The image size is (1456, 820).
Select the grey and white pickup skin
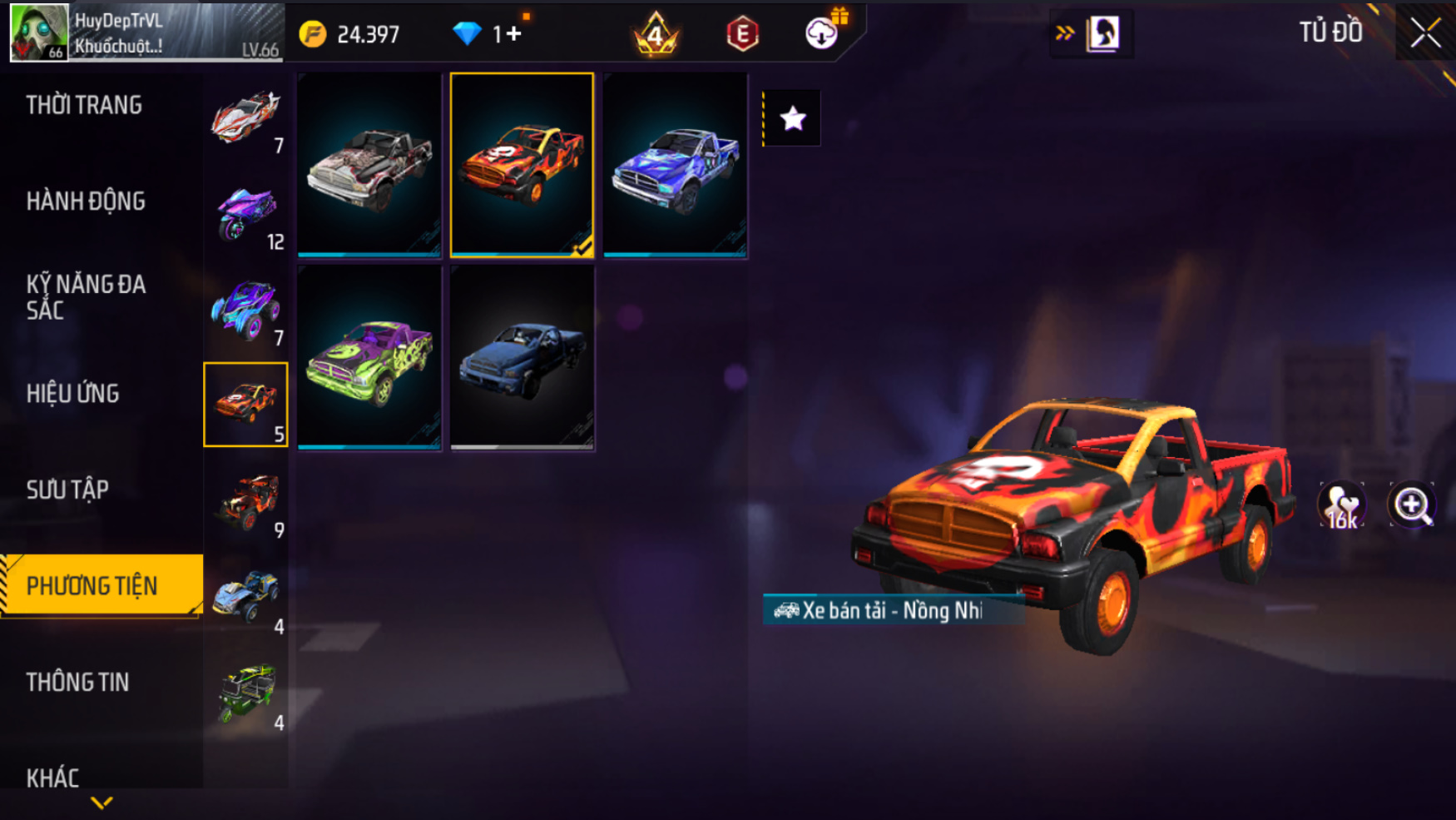(x=369, y=165)
